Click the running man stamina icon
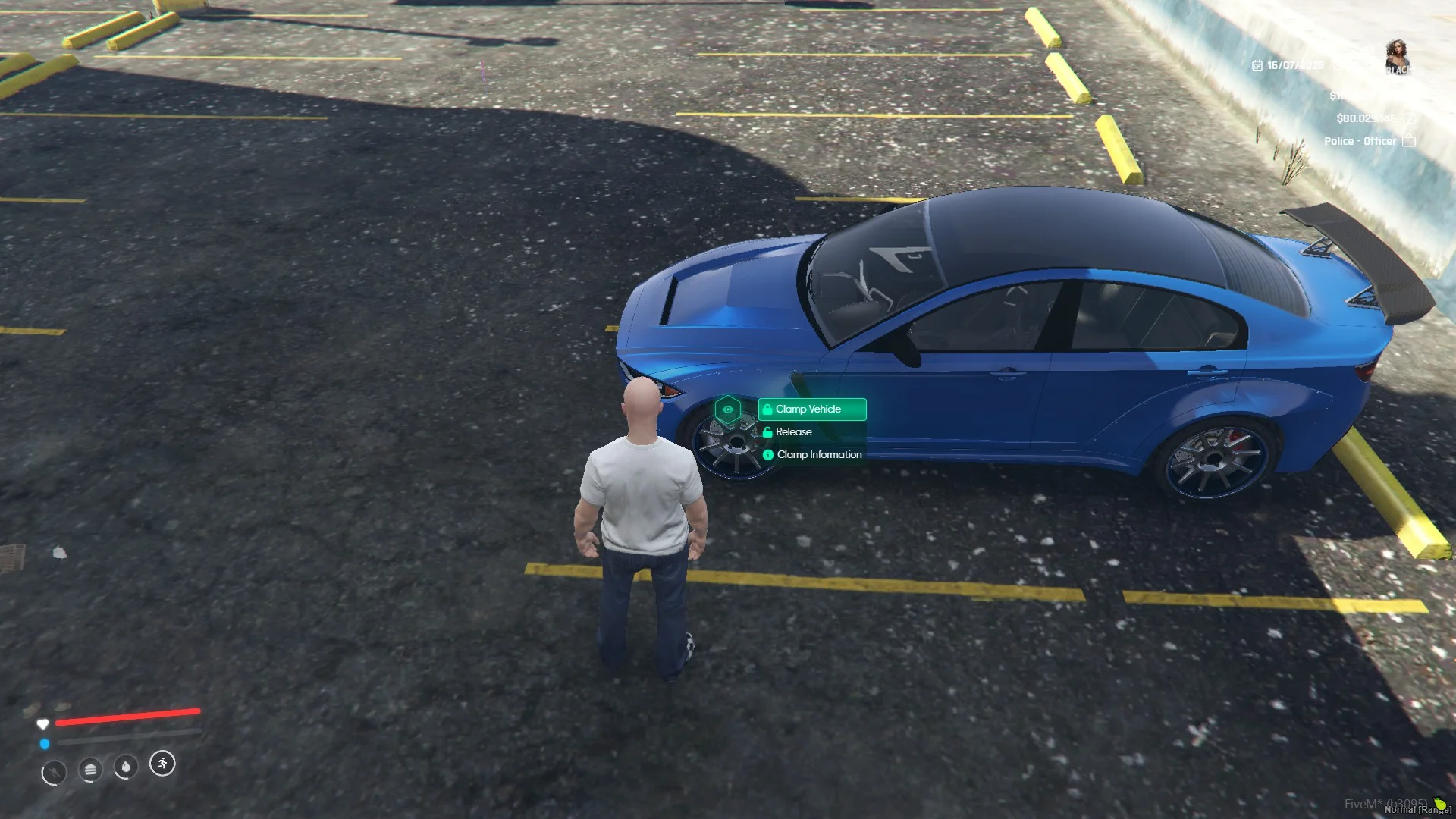The width and height of the screenshot is (1456, 819). click(162, 764)
